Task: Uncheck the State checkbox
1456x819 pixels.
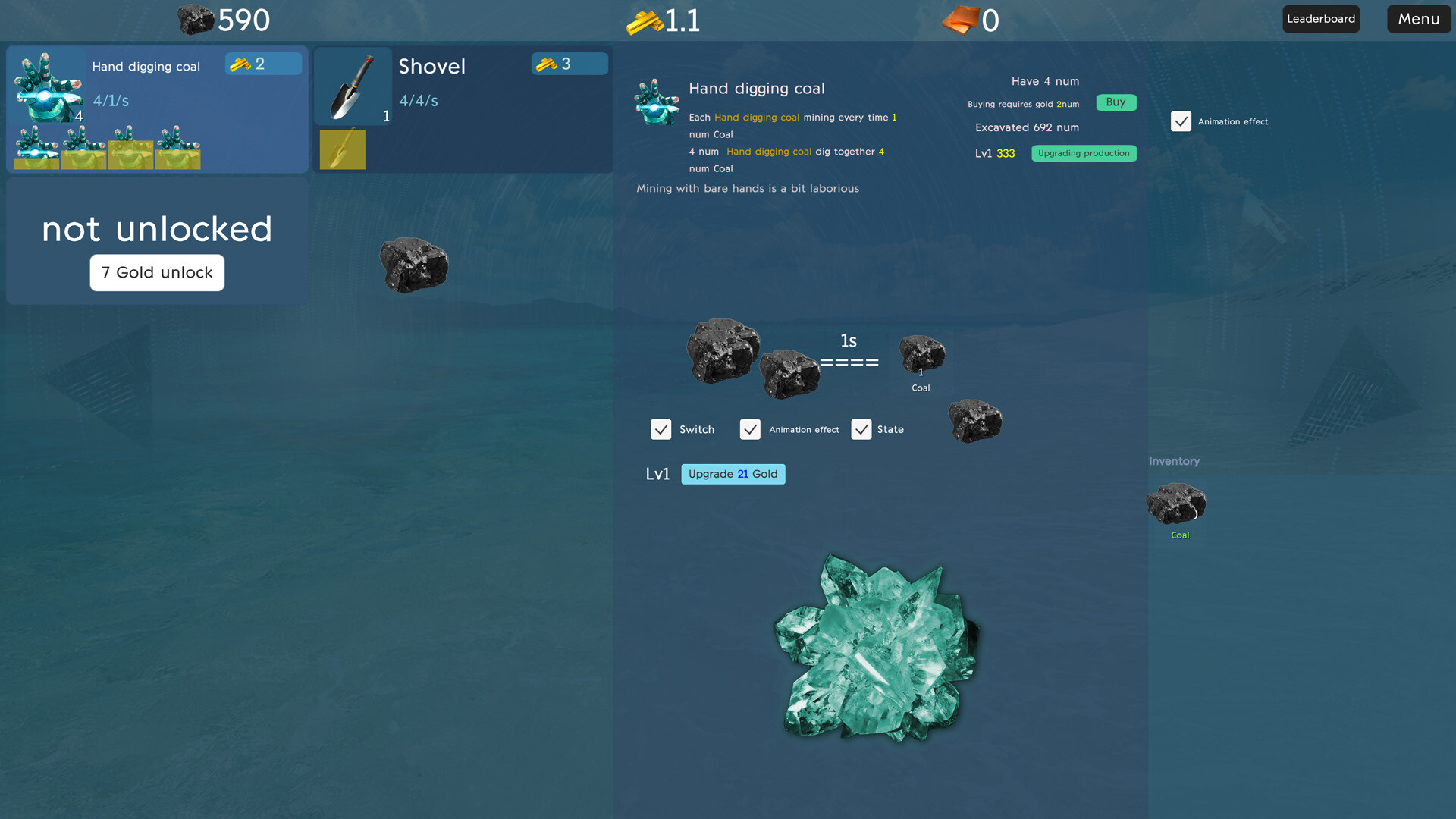Action: tap(861, 429)
